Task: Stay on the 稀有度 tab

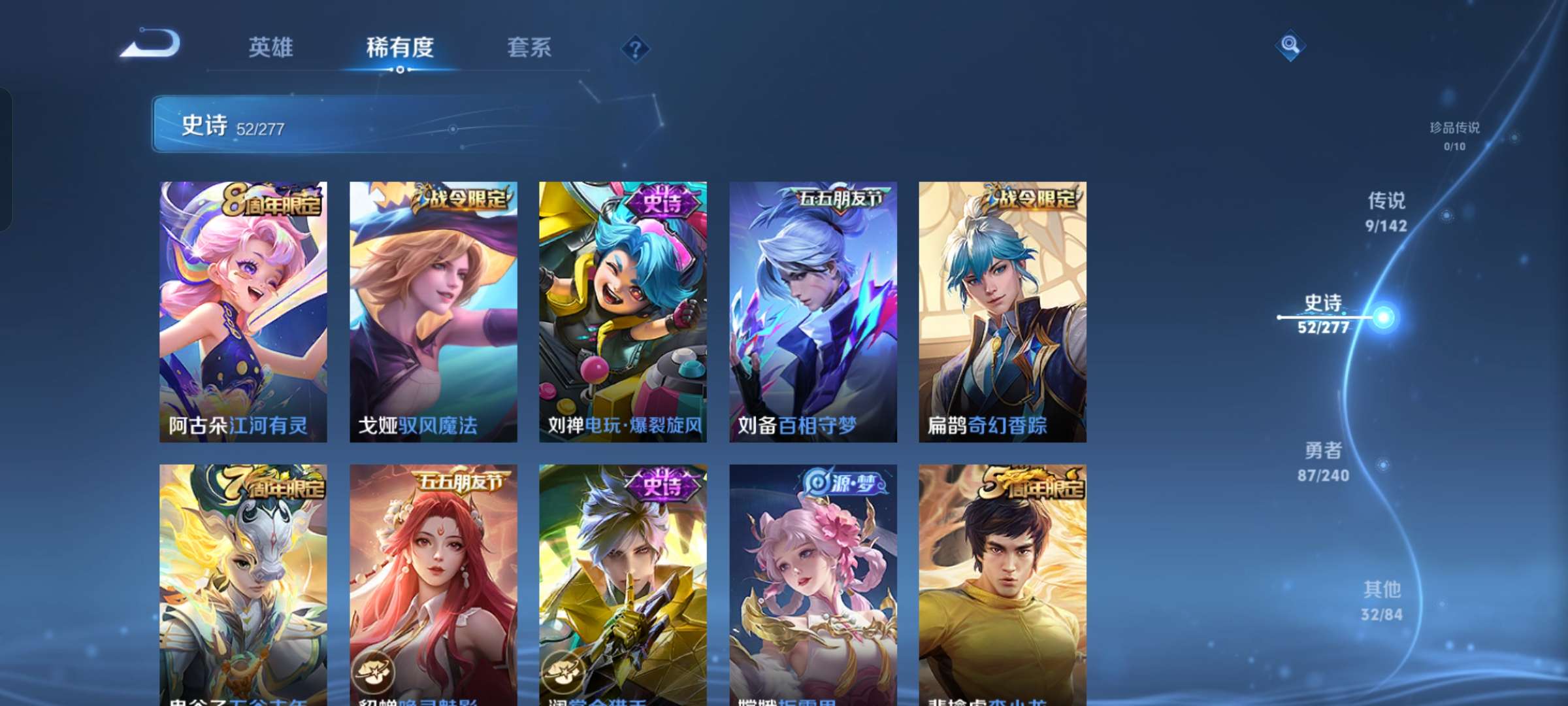Action: tap(400, 48)
